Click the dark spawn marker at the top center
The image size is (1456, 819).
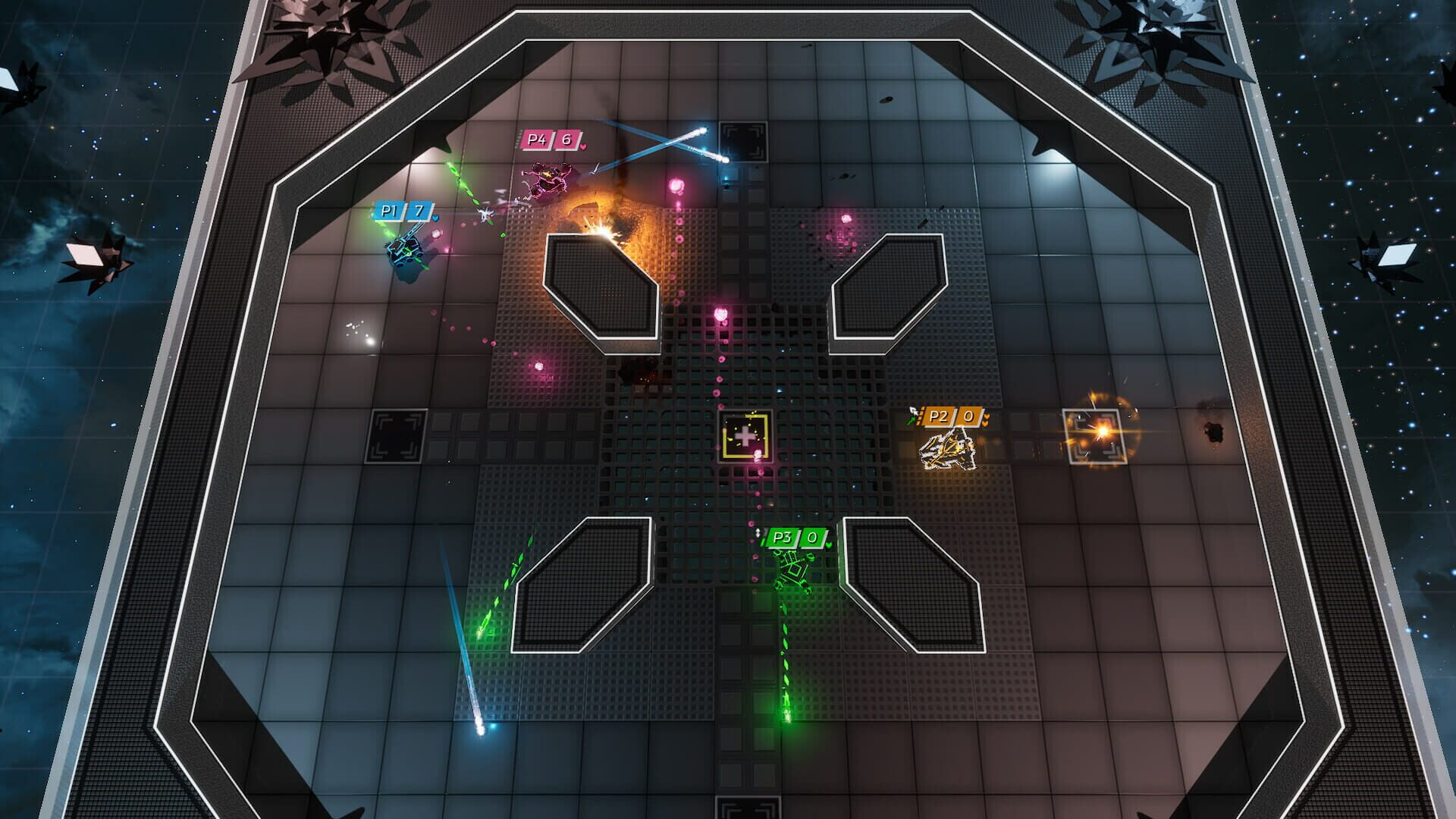pyautogui.click(x=744, y=141)
